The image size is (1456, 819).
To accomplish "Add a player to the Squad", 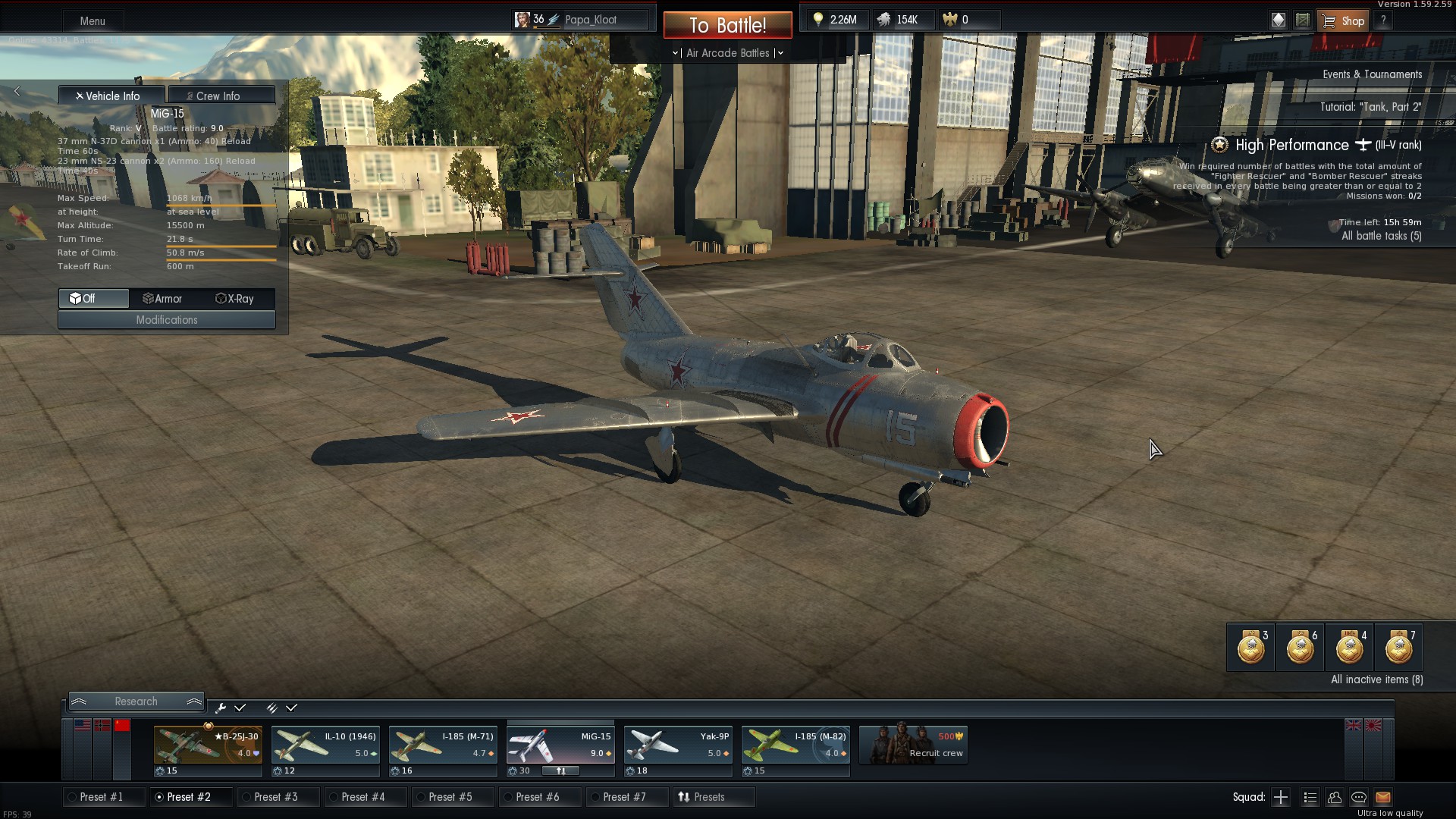I will 1281,797.
